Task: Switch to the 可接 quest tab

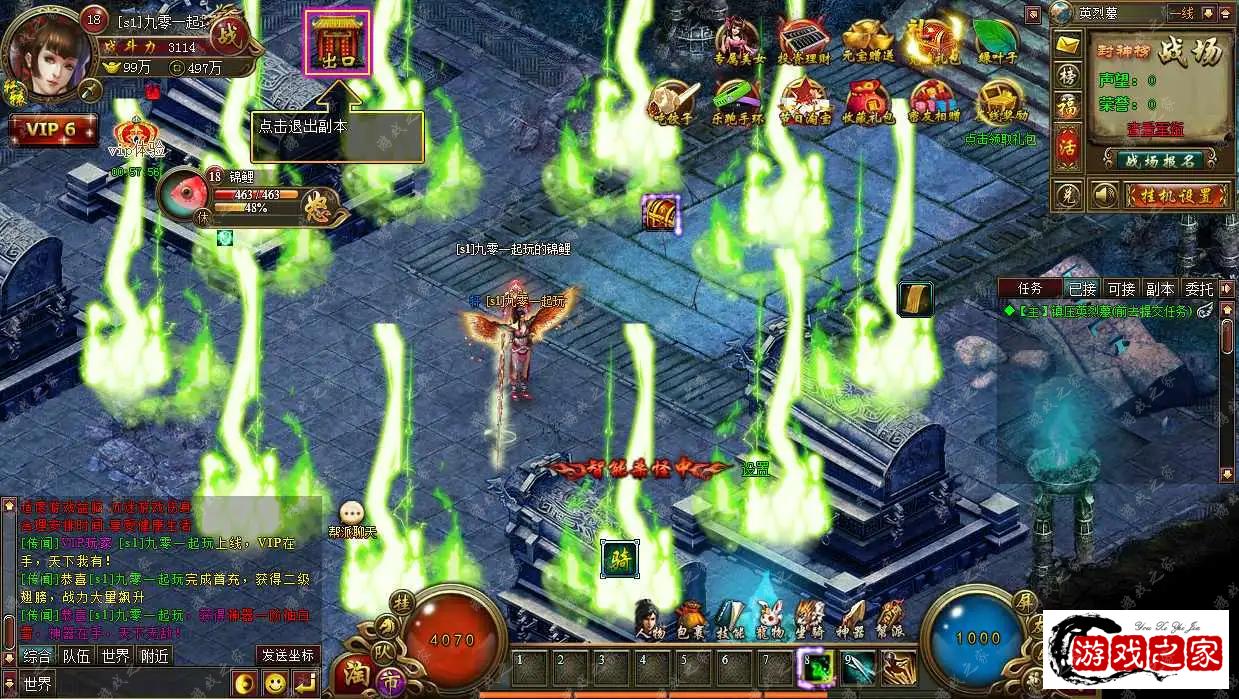Action: [x=1121, y=289]
